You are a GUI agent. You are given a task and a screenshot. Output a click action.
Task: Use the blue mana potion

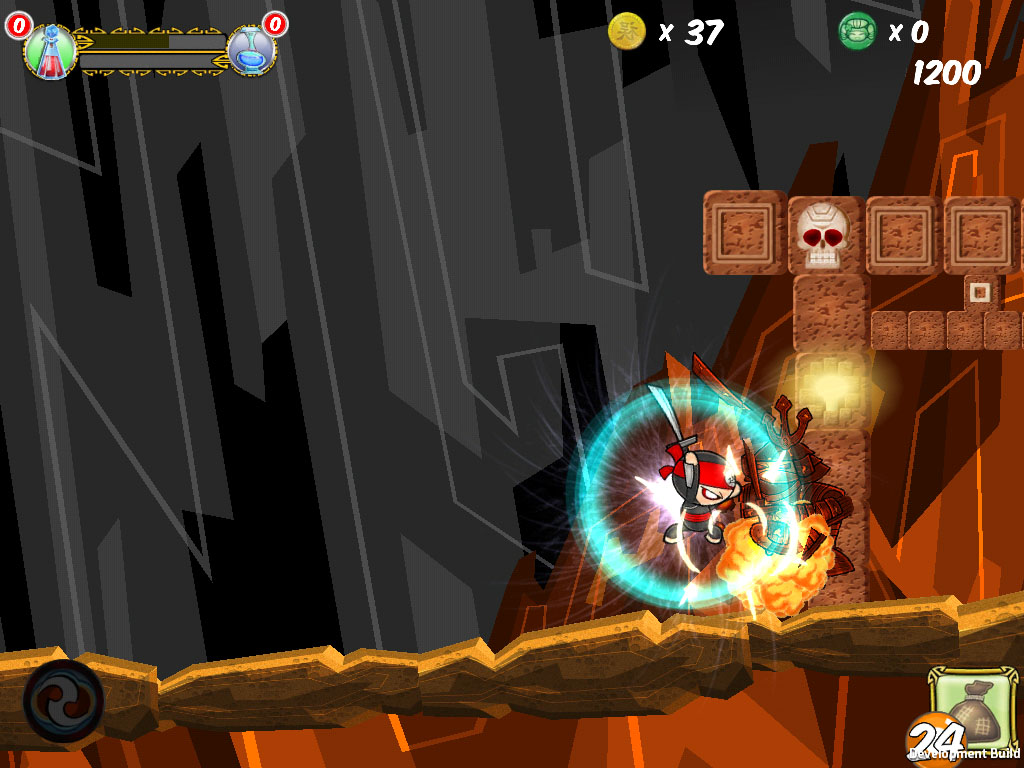(x=251, y=51)
